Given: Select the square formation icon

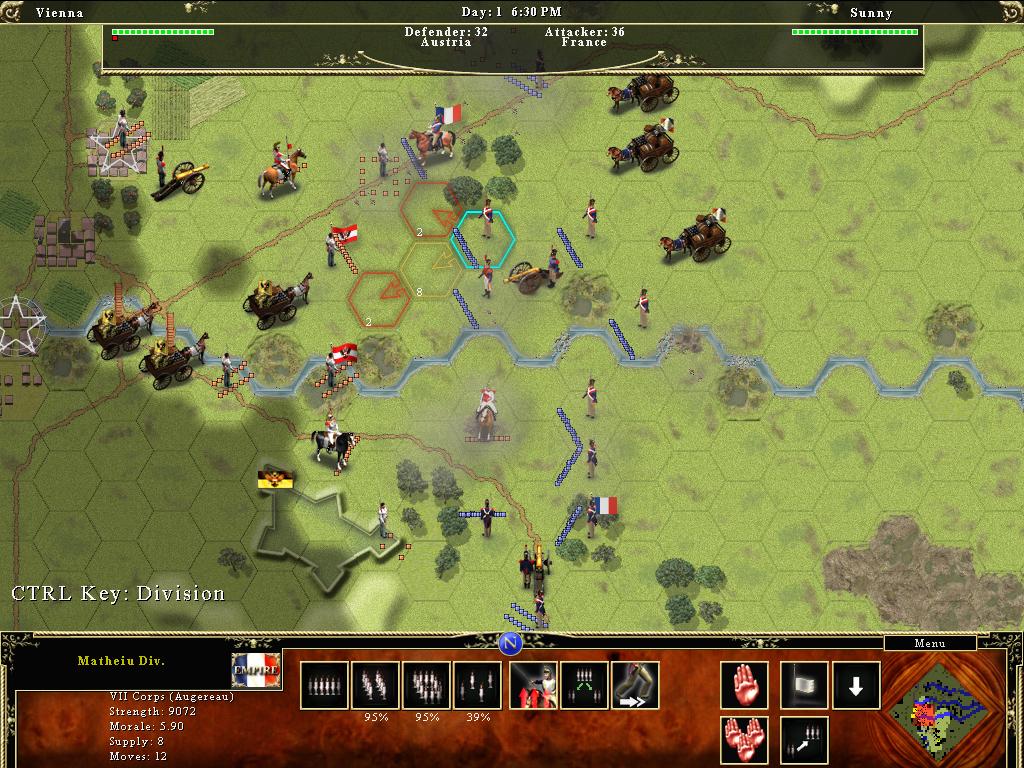Looking at the screenshot, I should click(426, 685).
